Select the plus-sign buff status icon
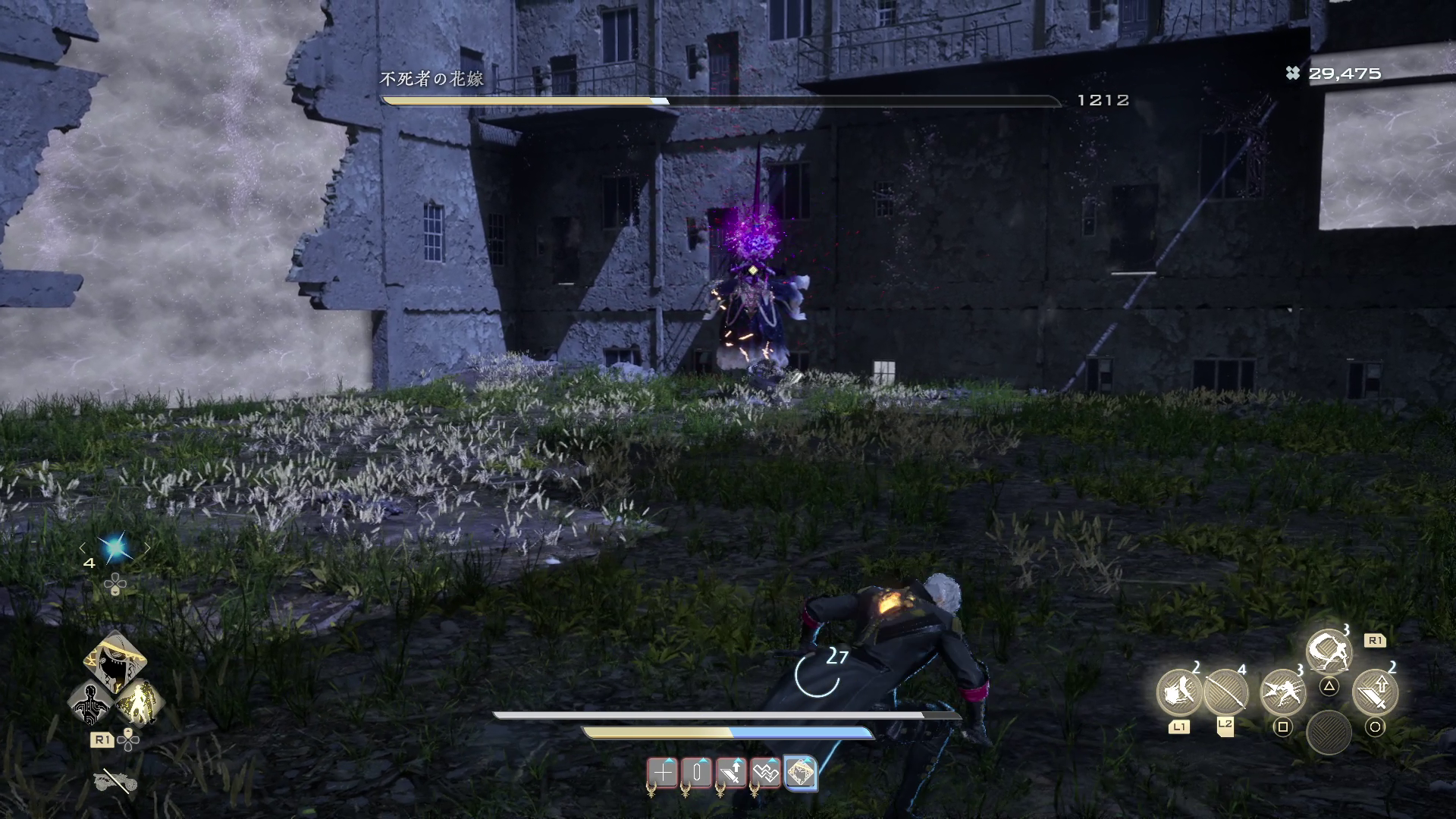Image resolution: width=1456 pixels, height=819 pixels. (663, 773)
